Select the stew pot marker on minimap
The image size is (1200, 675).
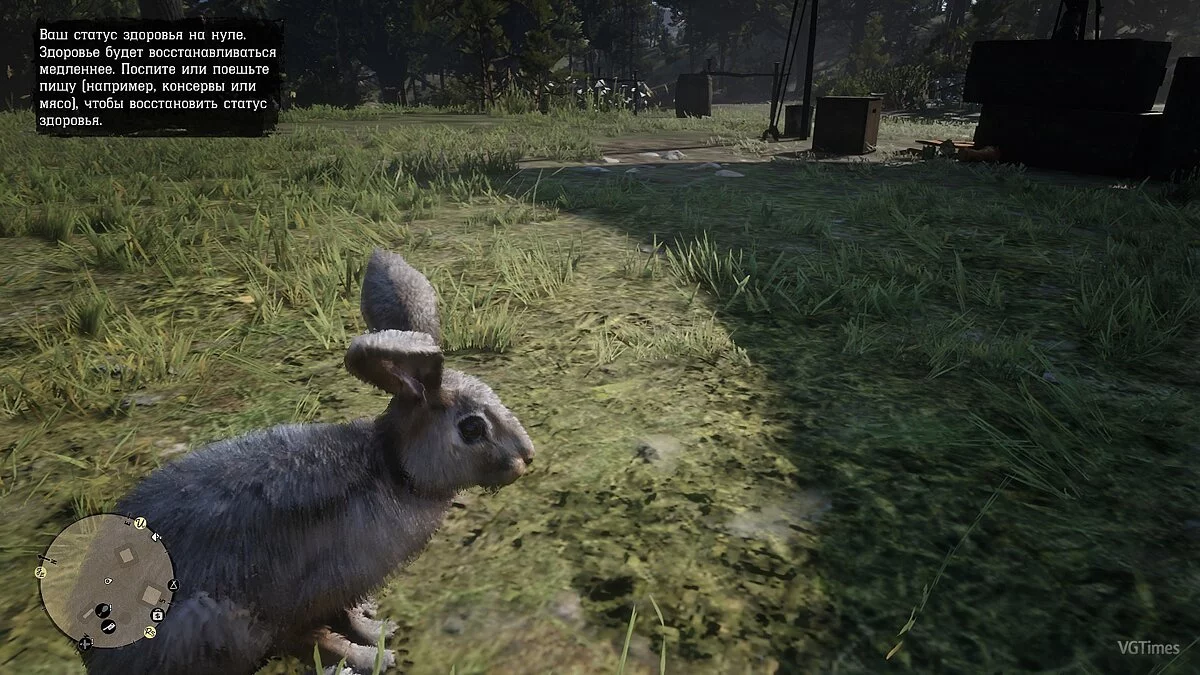tap(102, 610)
